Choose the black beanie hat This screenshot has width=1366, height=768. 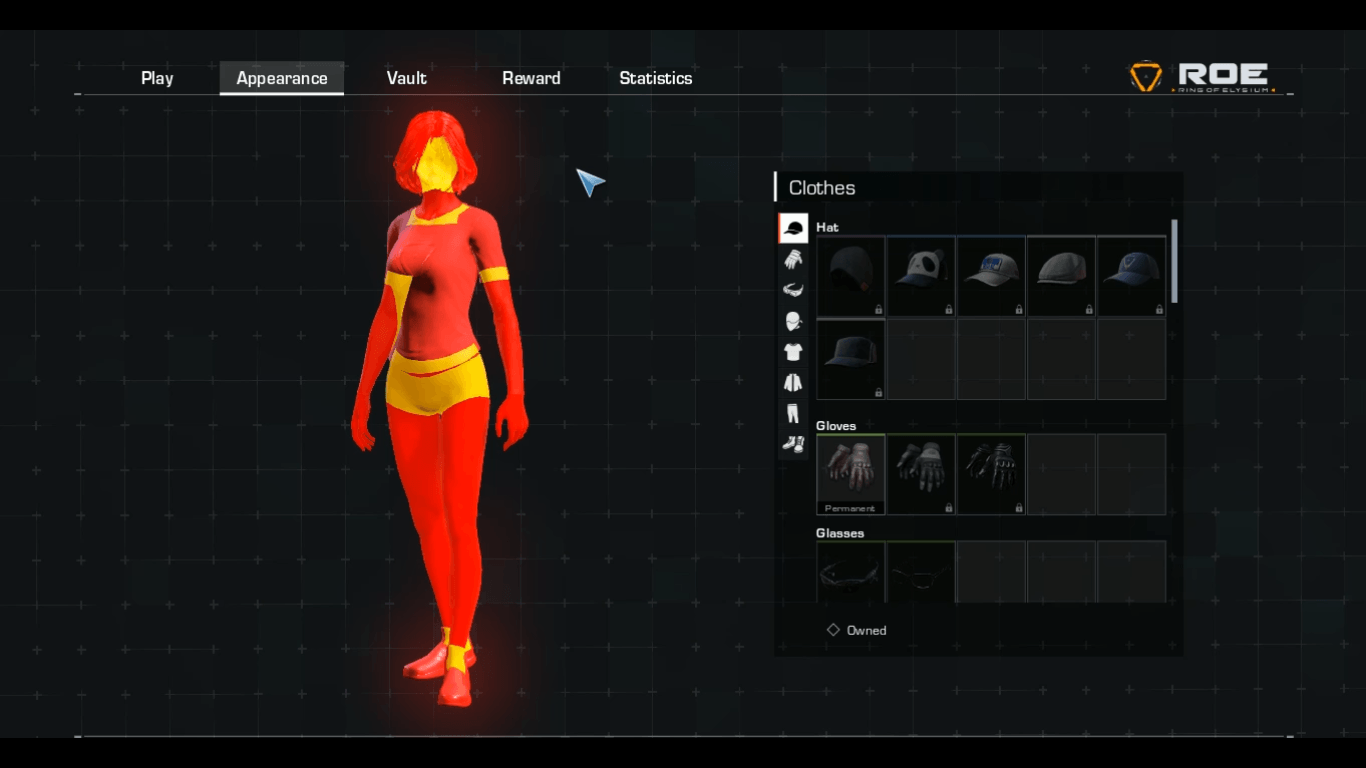pyautogui.click(x=851, y=276)
